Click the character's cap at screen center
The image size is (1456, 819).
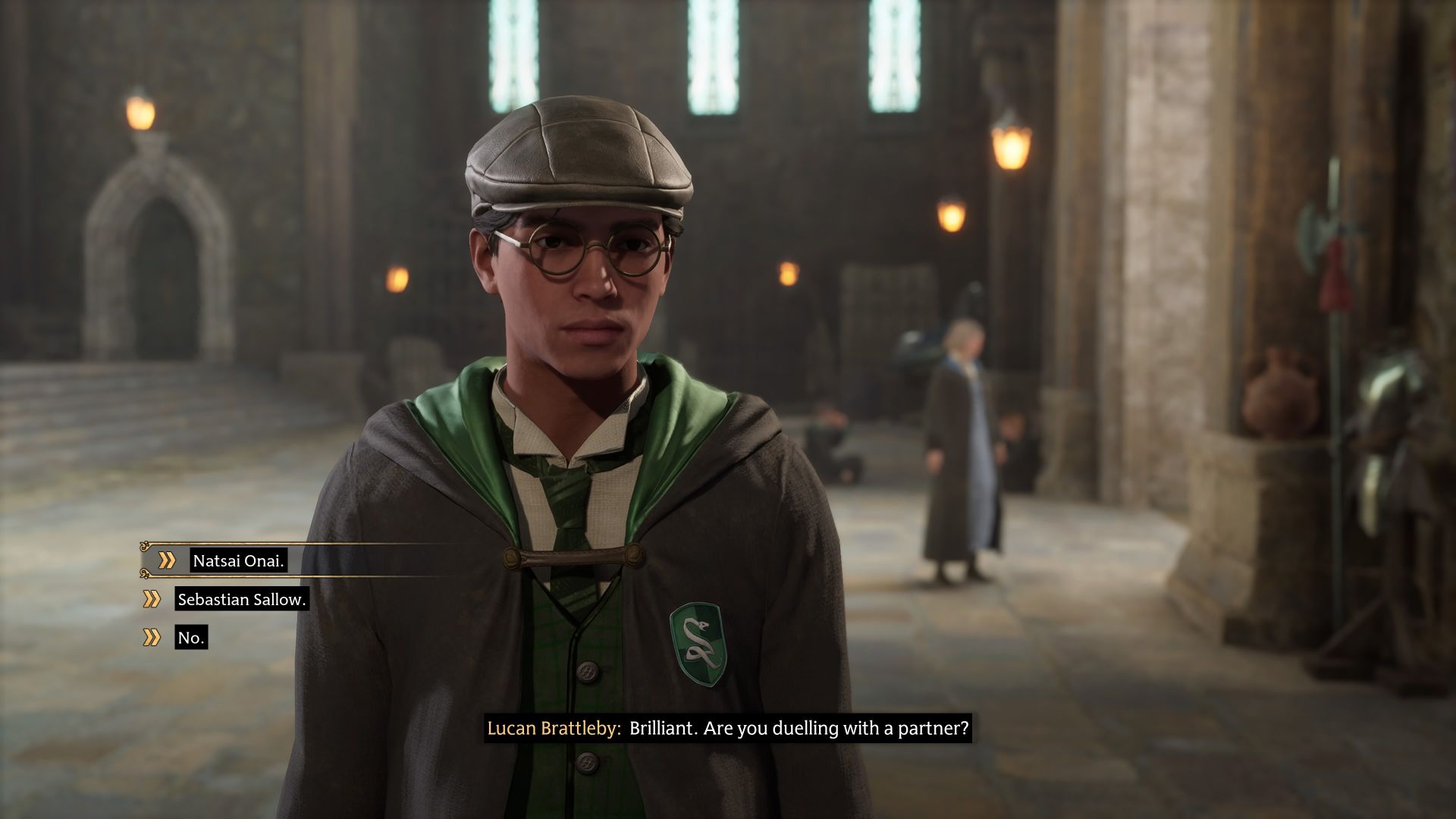tap(580, 152)
